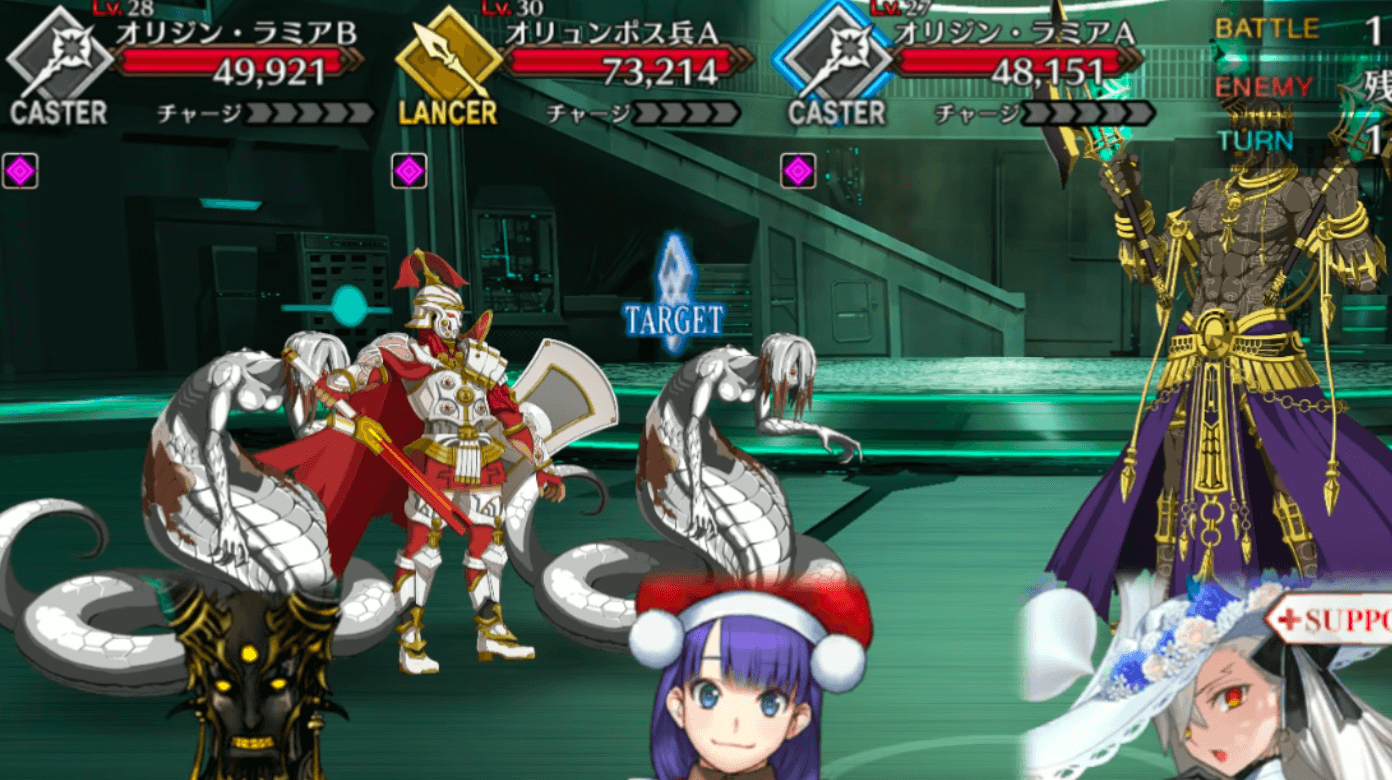This screenshot has height=780, width=1392.
Task: Check the magenta status icon under オリュンポス兵A
Action: click(409, 171)
